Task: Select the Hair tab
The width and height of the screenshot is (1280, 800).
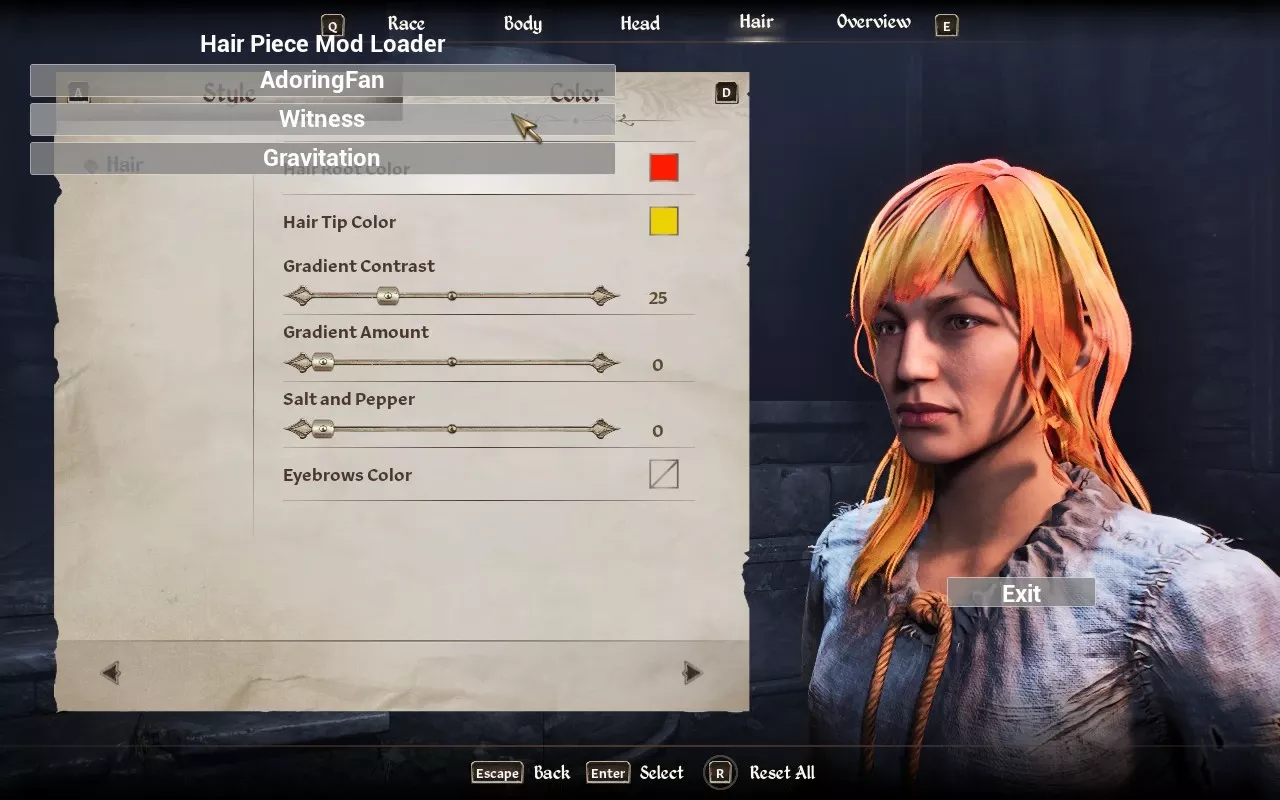Action: (756, 22)
